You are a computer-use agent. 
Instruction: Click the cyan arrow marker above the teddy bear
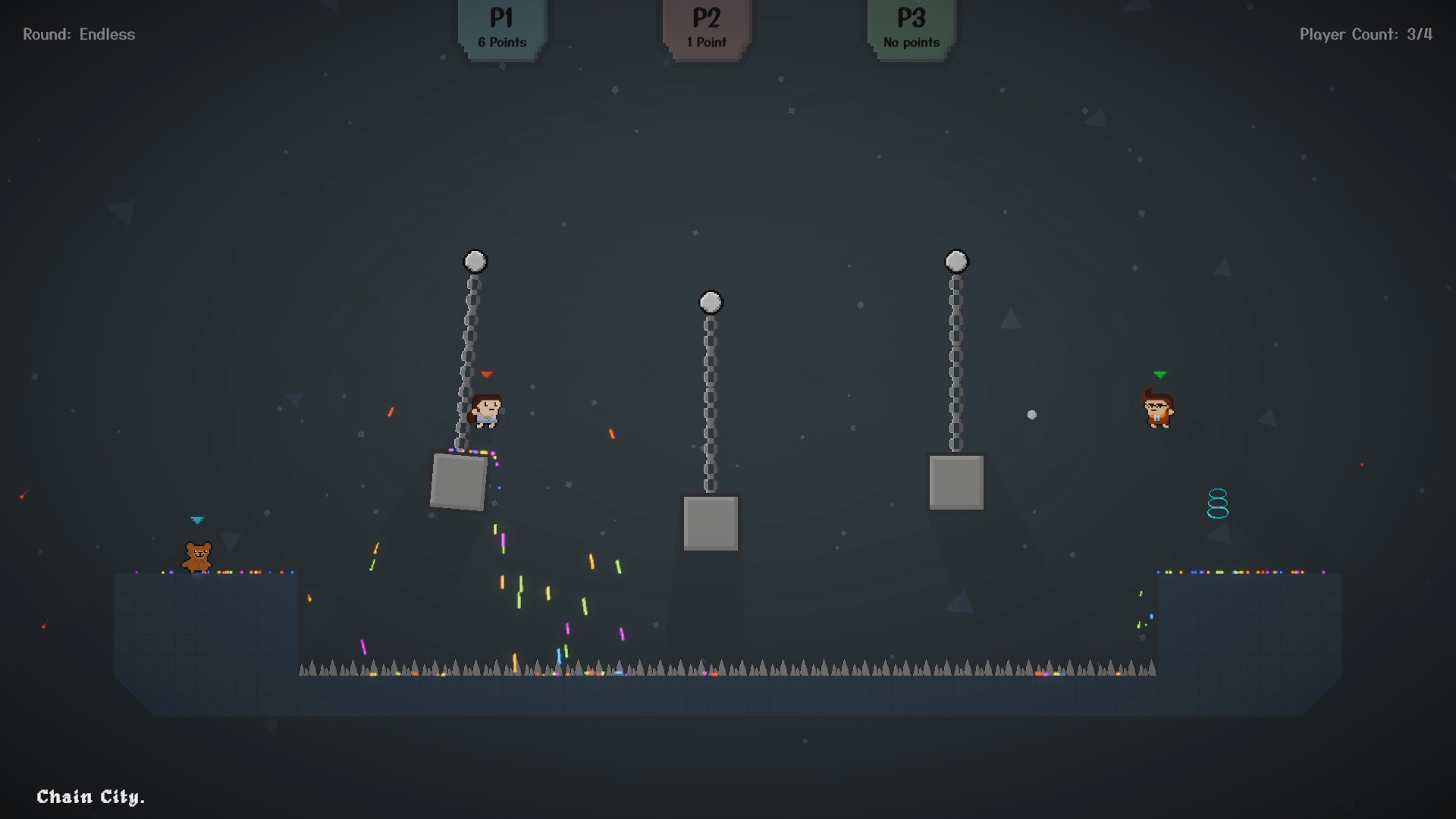[198, 519]
